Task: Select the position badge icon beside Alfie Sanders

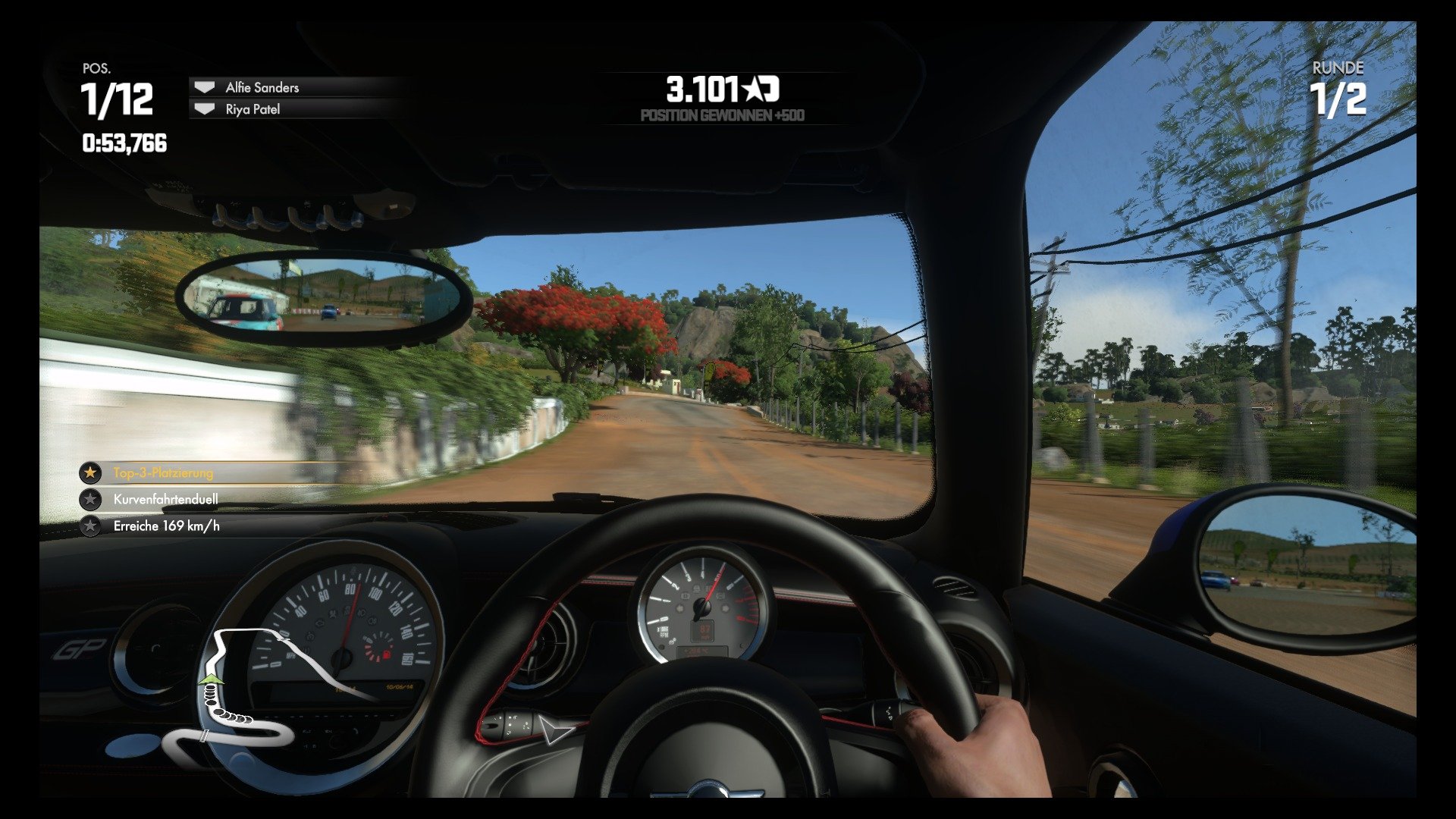Action: point(203,87)
